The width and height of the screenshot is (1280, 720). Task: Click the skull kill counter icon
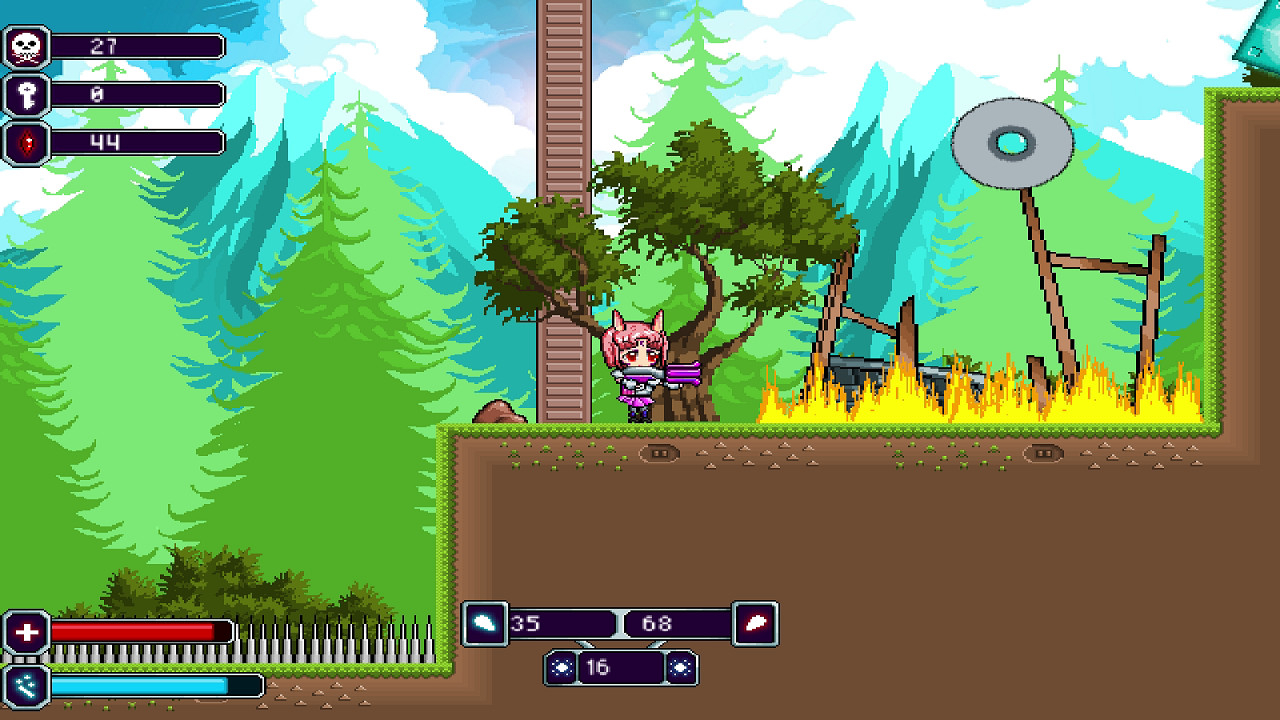click(x=26, y=47)
